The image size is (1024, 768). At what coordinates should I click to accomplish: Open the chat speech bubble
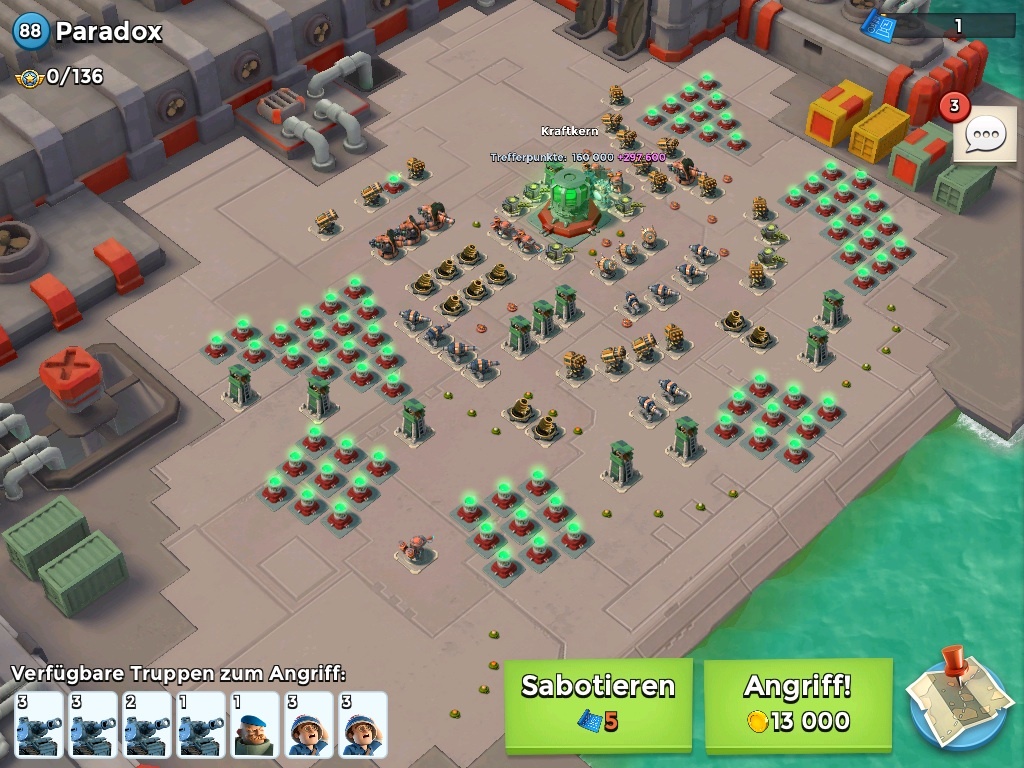[984, 135]
